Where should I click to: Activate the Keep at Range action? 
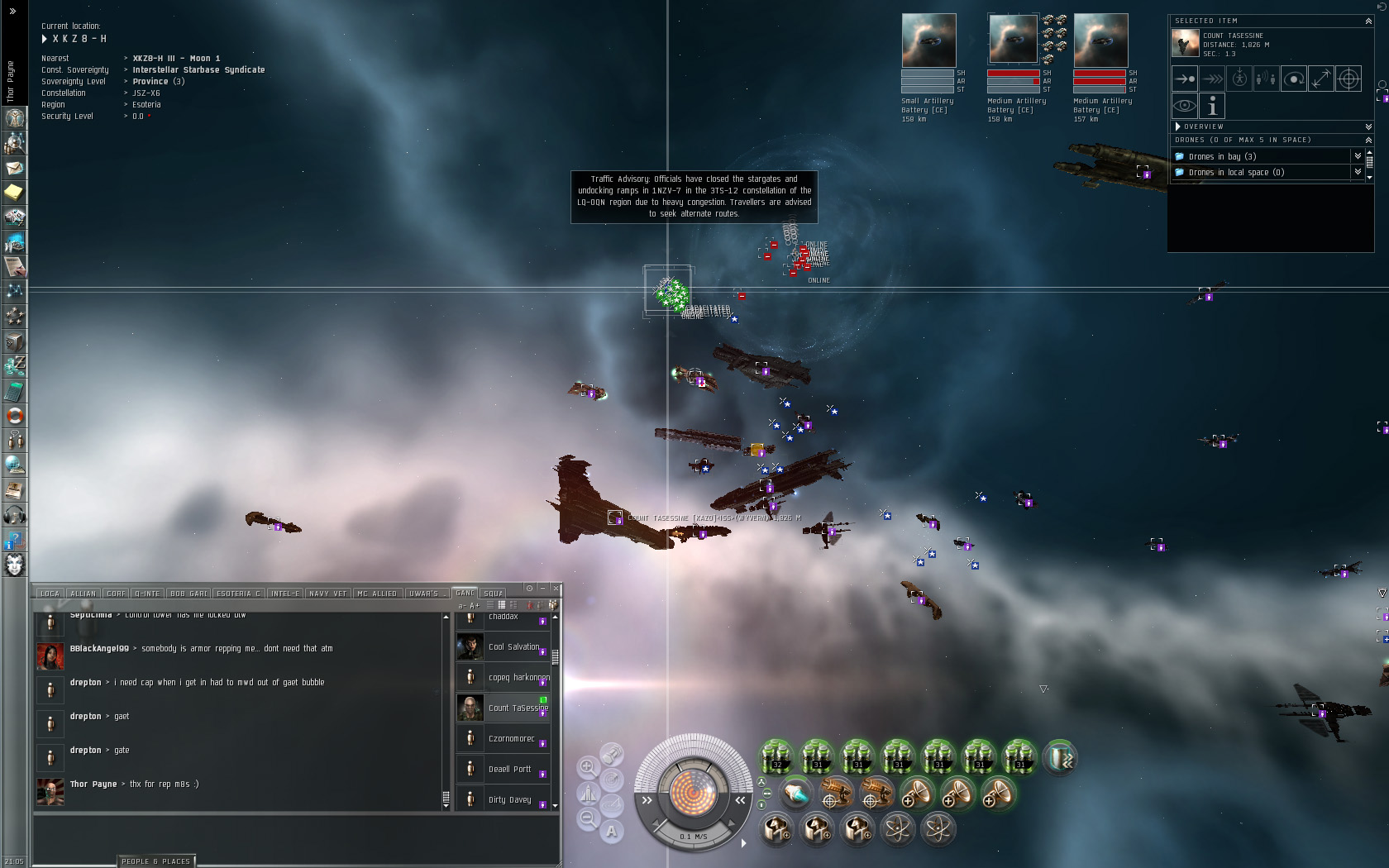[1321, 79]
